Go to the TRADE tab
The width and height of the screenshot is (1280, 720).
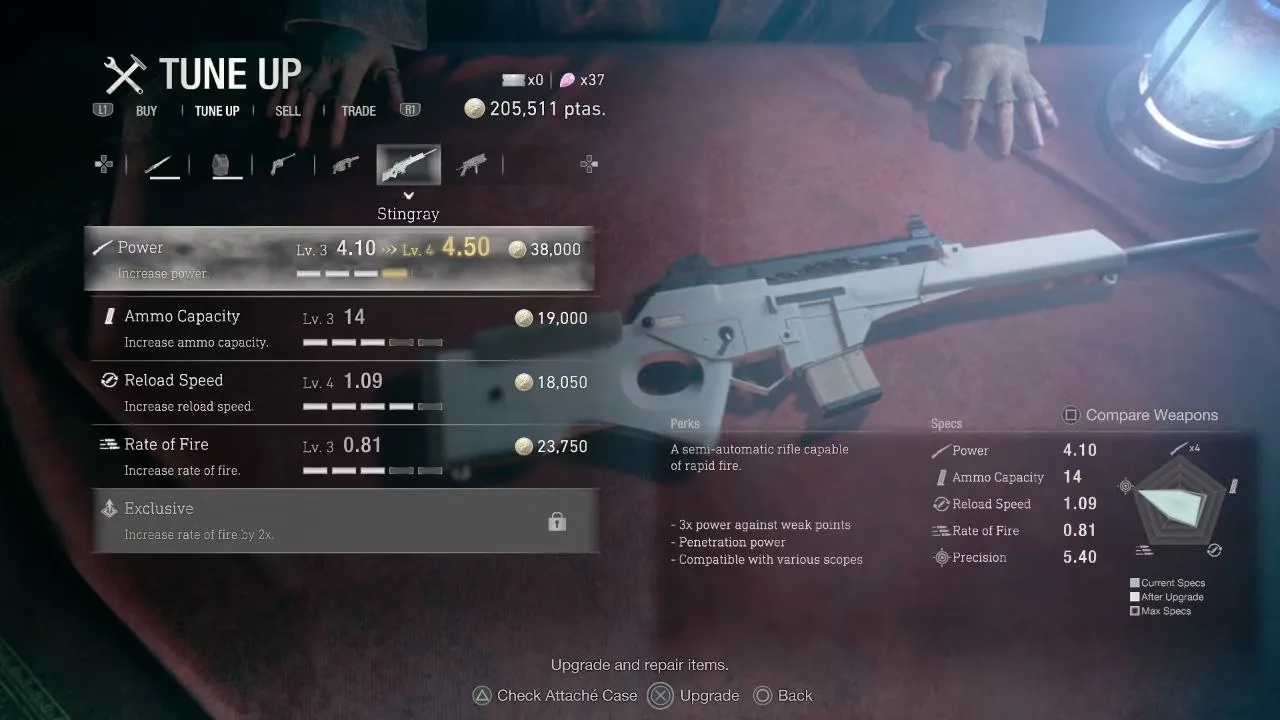point(358,111)
